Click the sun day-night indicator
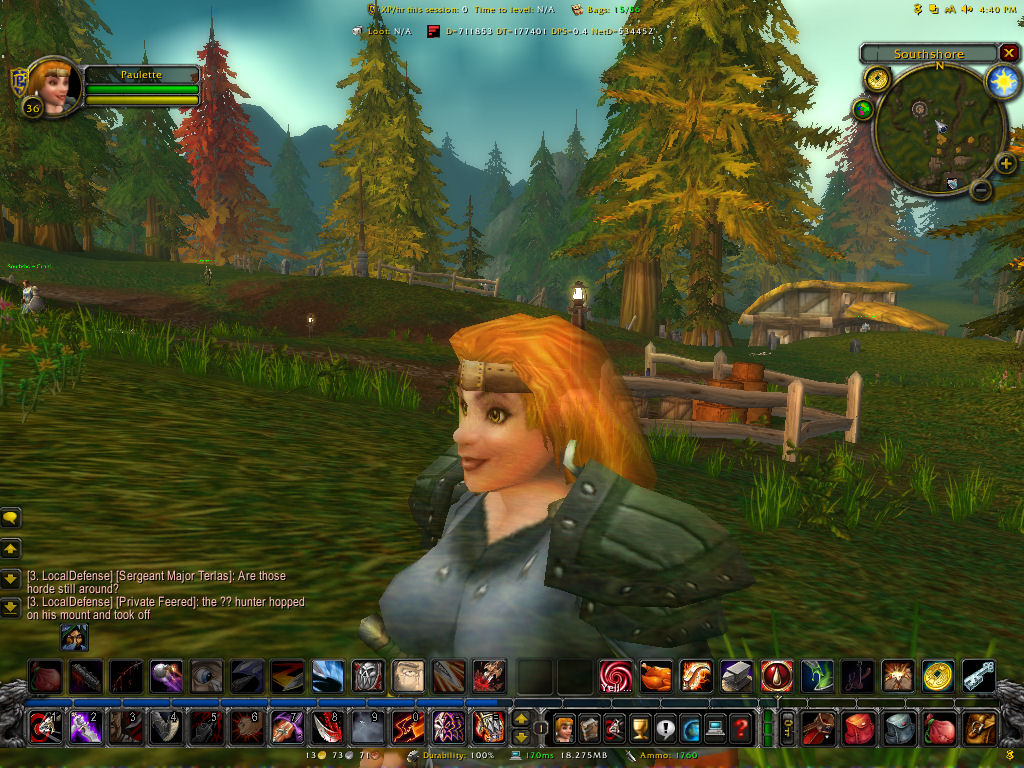 (x=1002, y=83)
